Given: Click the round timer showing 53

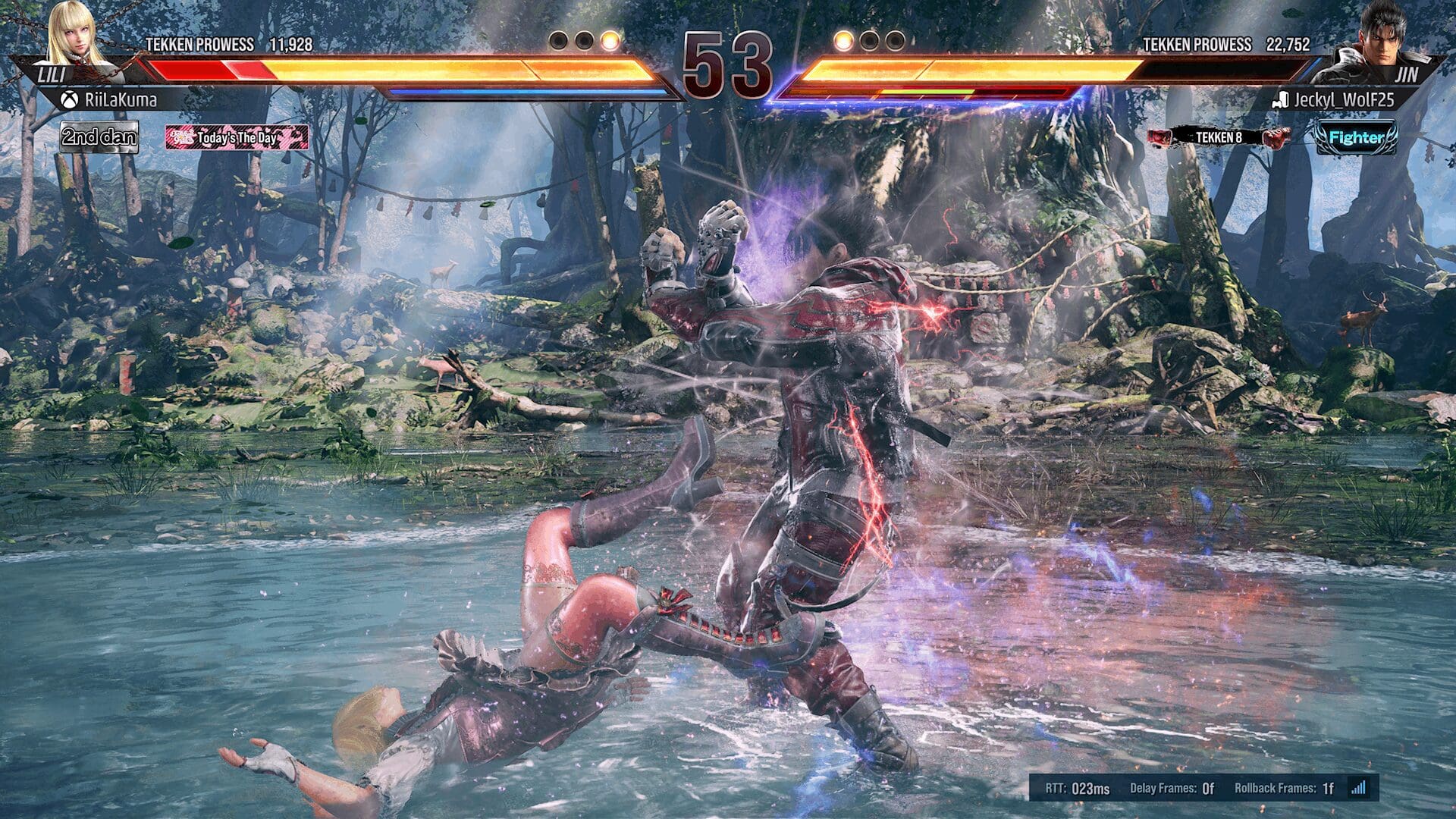Looking at the screenshot, I should pos(726,63).
